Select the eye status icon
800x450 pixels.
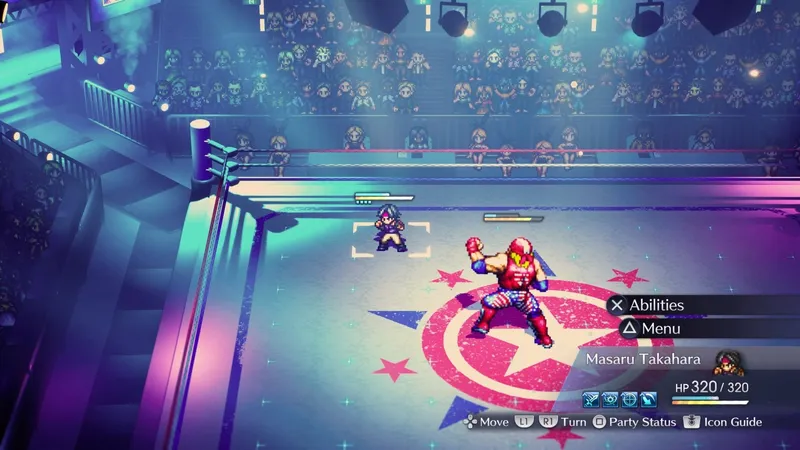click(x=610, y=400)
